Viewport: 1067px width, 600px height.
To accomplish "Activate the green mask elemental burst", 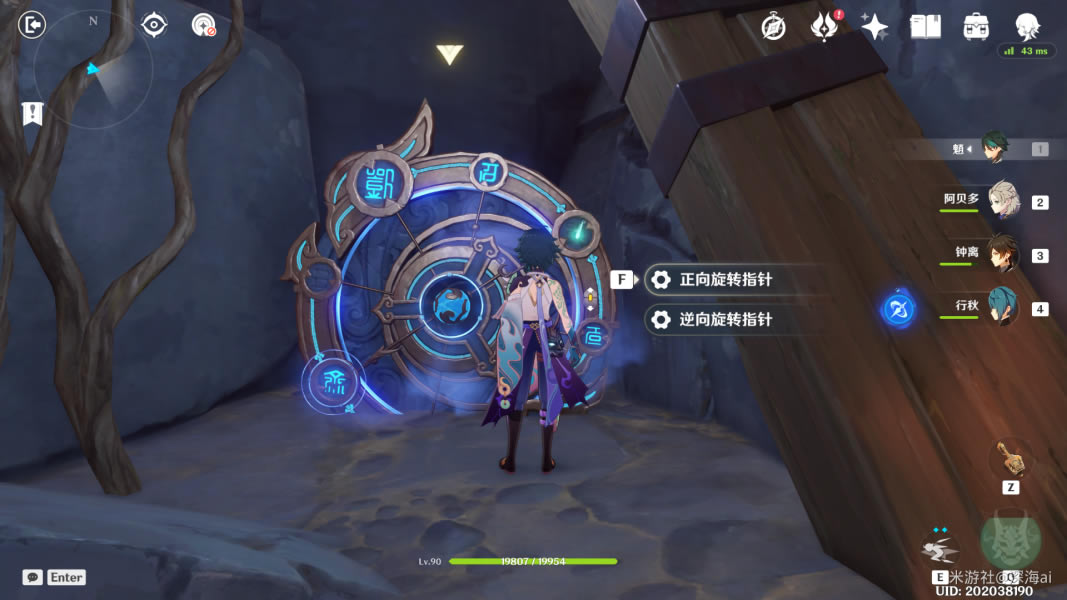I will click(x=1010, y=541).
